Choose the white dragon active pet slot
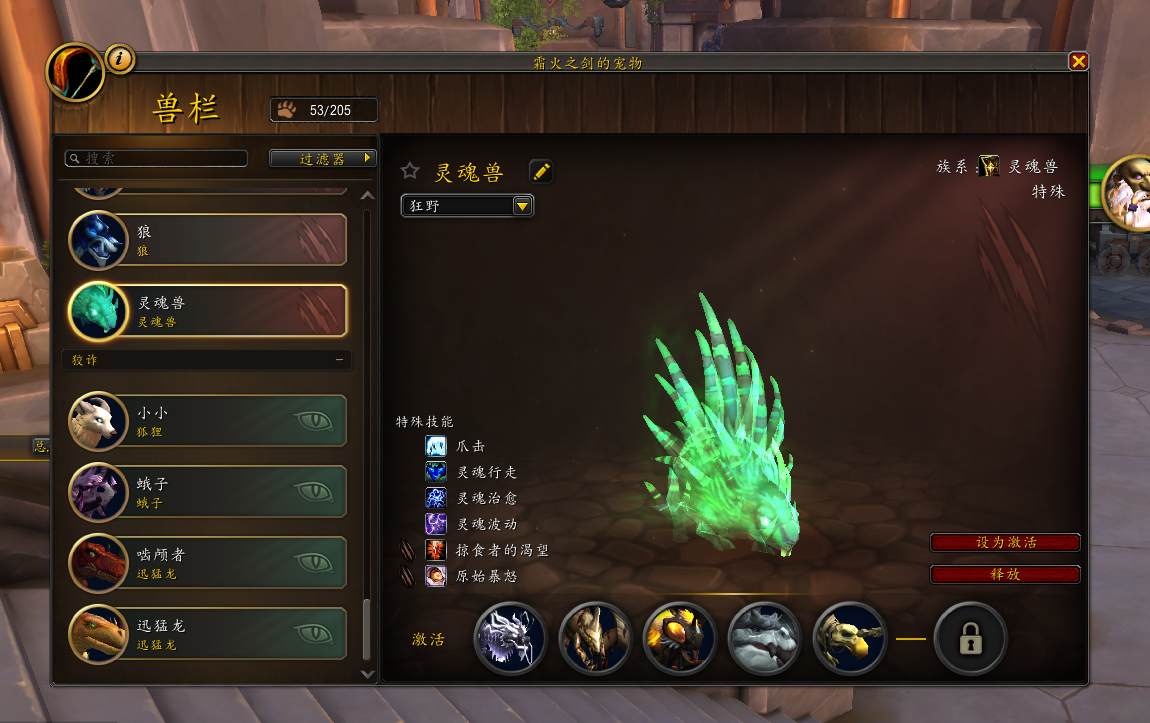Screen dimensions: 1150x723 pyautogui.click(x=511, y=638)
